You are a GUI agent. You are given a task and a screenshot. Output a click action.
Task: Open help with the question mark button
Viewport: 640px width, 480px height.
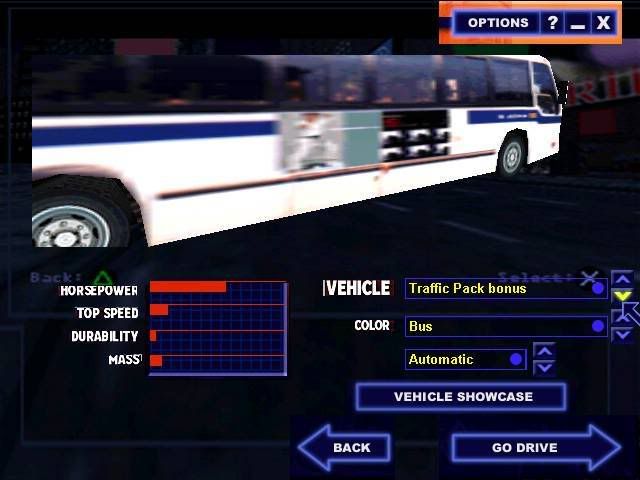[x=553, y=22]
